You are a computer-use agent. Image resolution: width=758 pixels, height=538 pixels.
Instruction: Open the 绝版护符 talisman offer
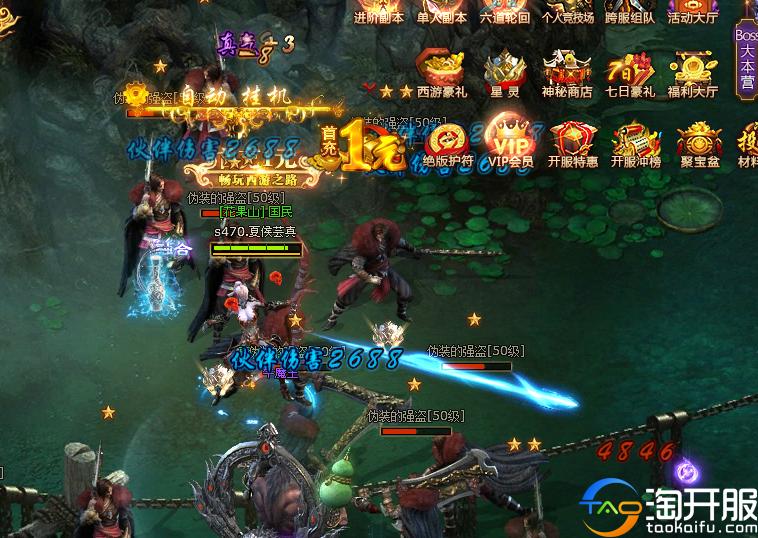coord(447,143)
